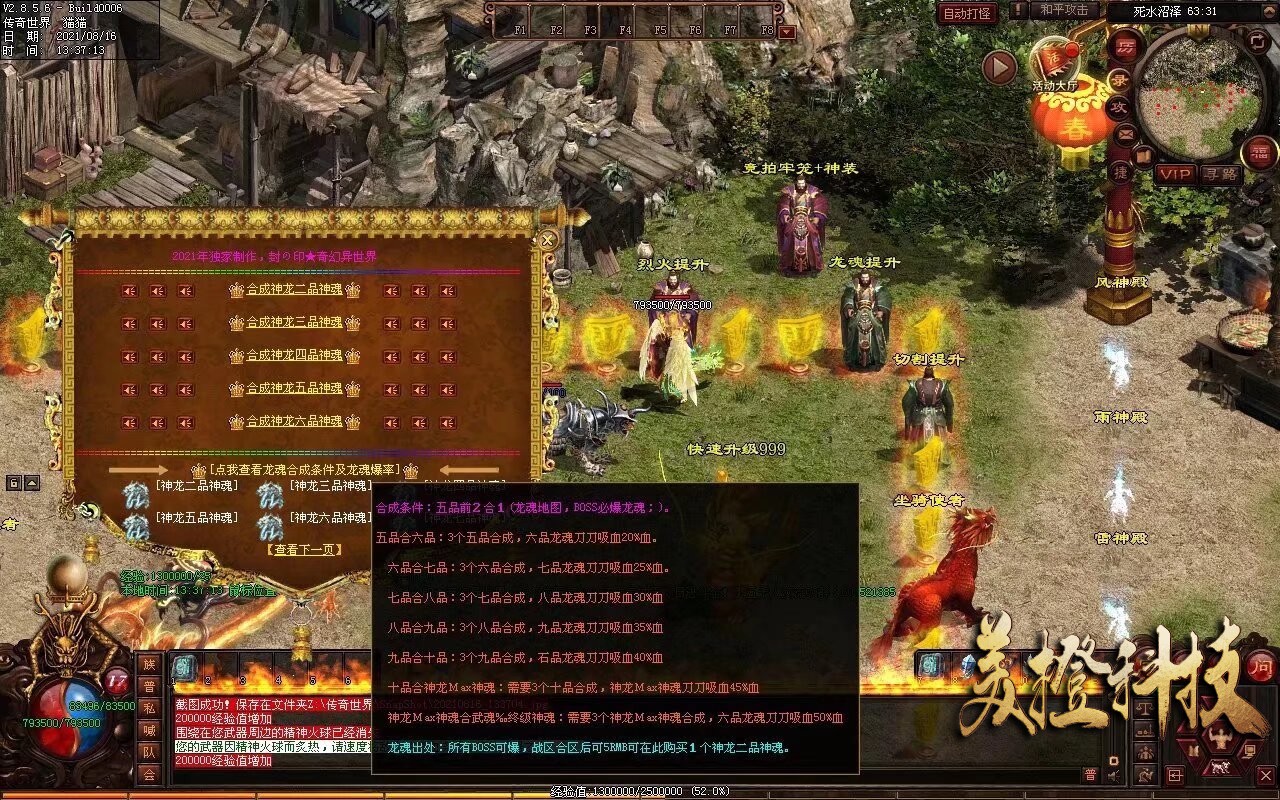Switch to the 队 team chat tab

(x=149, y=752)
